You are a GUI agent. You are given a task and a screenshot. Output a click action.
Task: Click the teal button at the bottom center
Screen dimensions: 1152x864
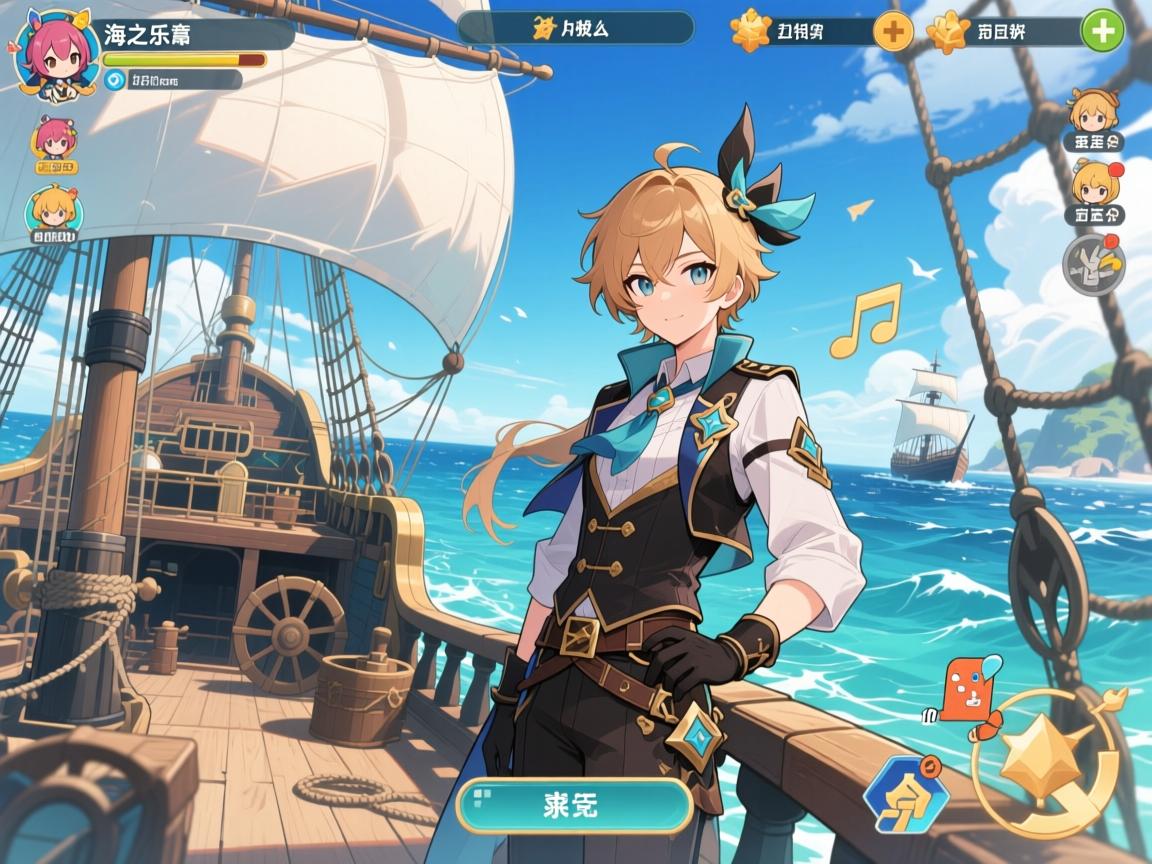click(x=574, y=806)
